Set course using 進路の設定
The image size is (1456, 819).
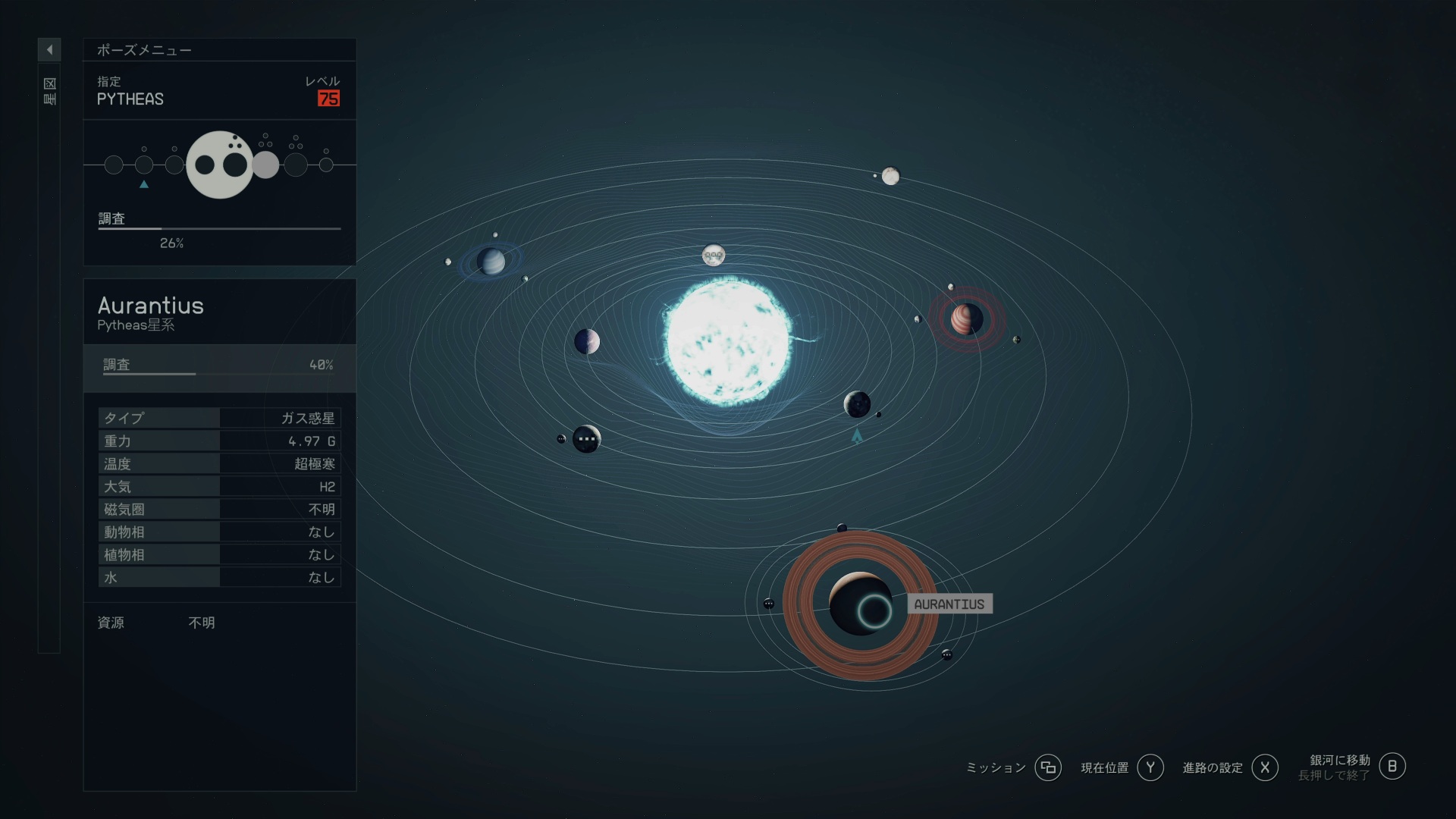point(1264,767)
